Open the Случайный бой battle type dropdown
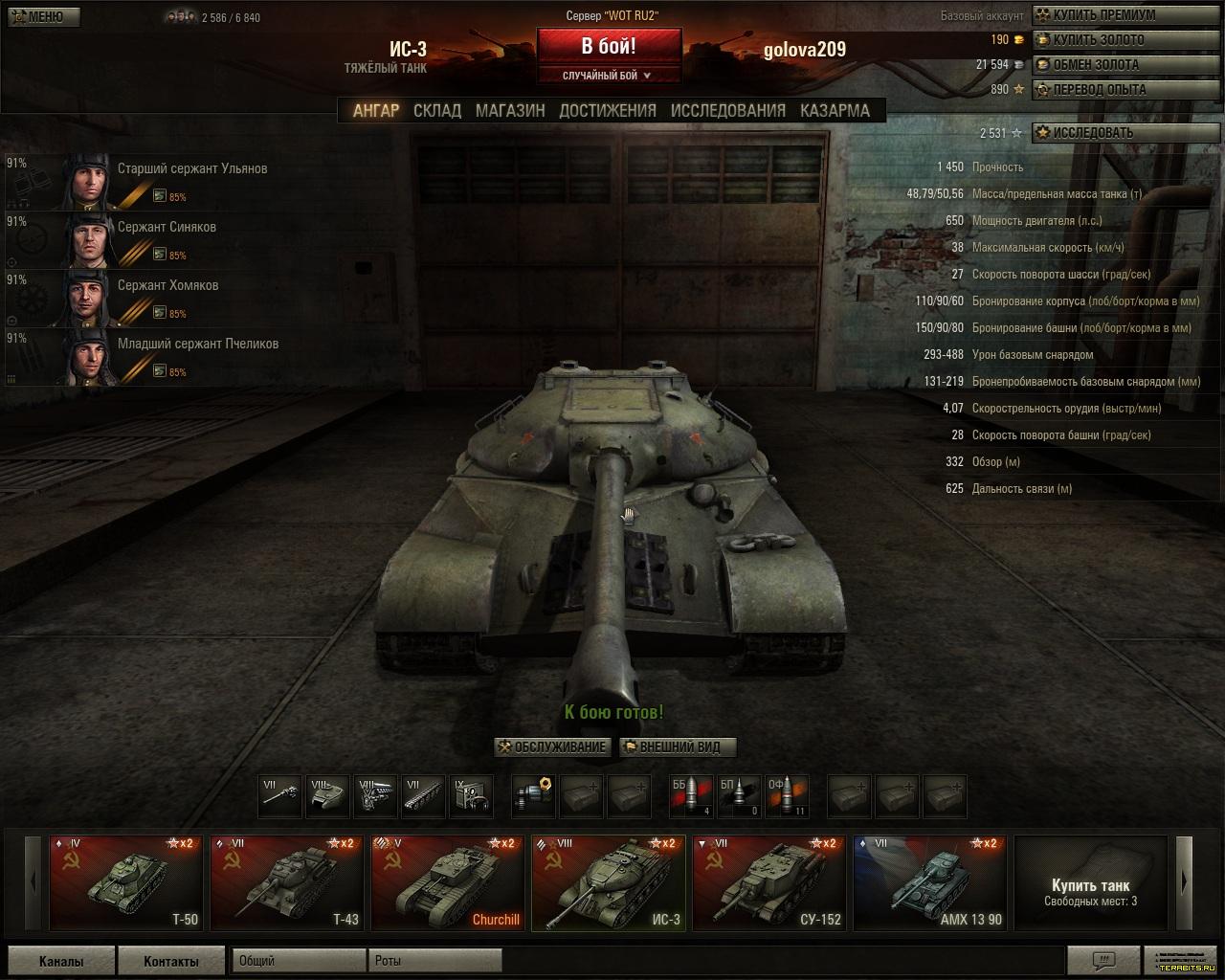The width and height of the screenshot is (1225, 980). click(609, 76)
